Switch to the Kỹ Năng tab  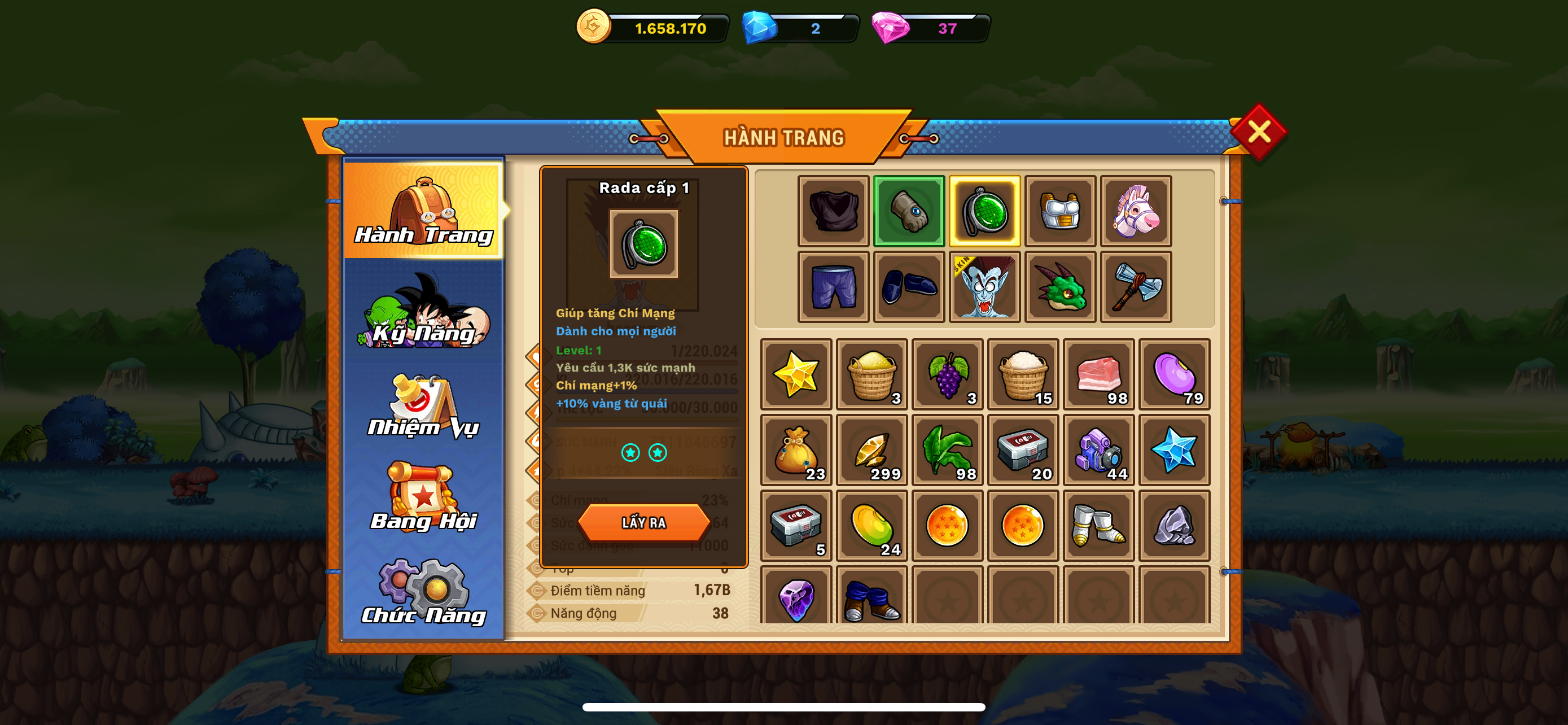[424, 312]
